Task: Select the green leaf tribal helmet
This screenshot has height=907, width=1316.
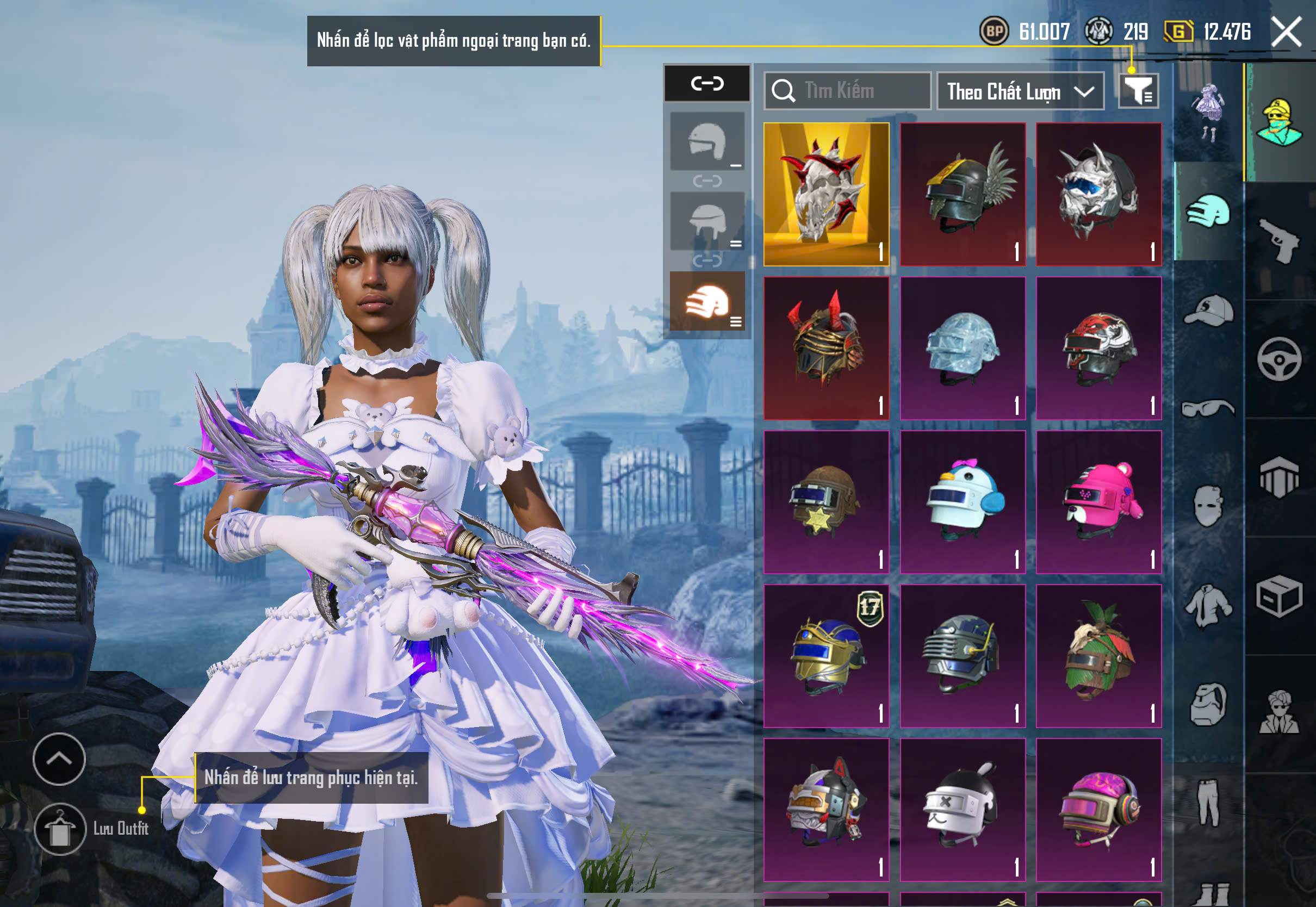Action: click(x=1098, y=656)
